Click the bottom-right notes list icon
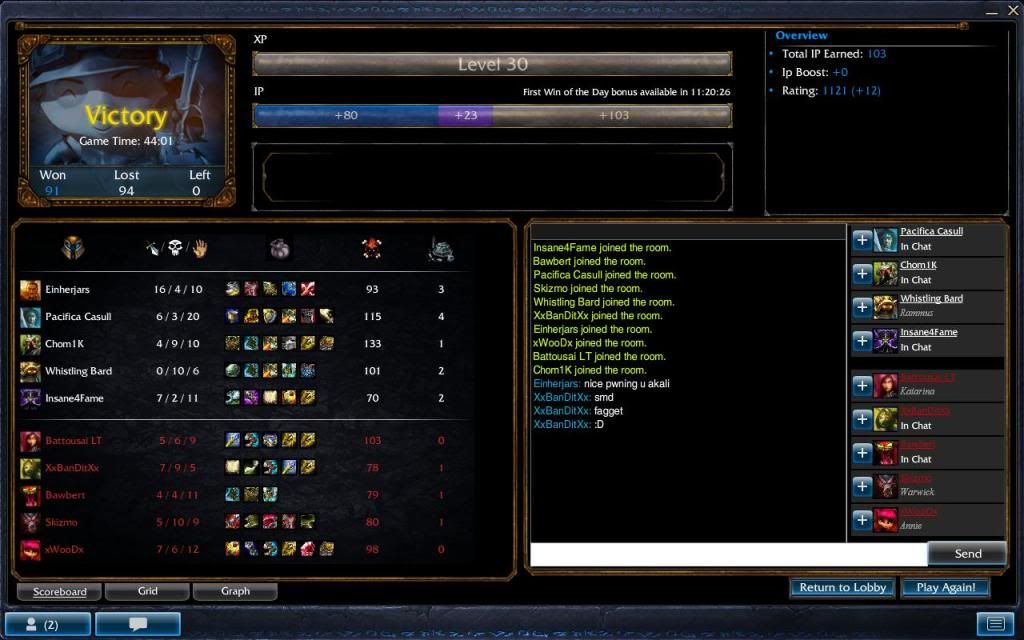This screenshot has height=640, width=1024. click(x=995, y=624)
